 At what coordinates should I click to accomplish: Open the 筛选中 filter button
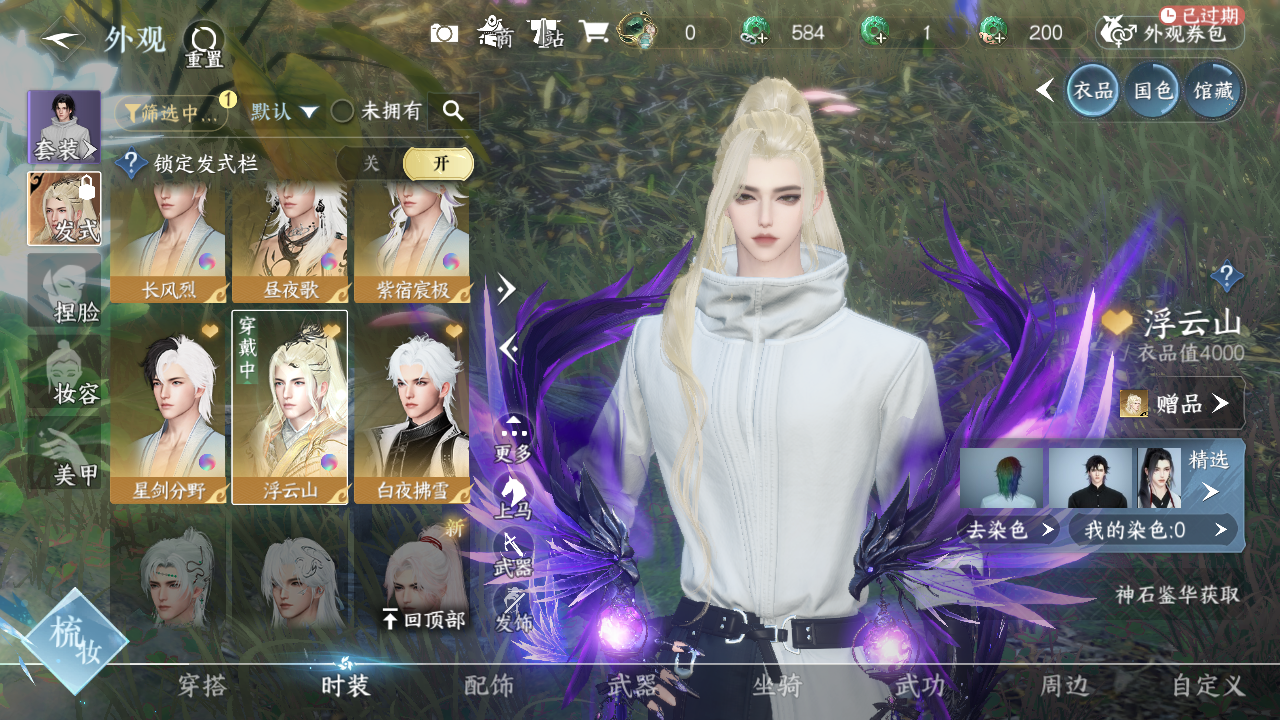pos(171,113)
